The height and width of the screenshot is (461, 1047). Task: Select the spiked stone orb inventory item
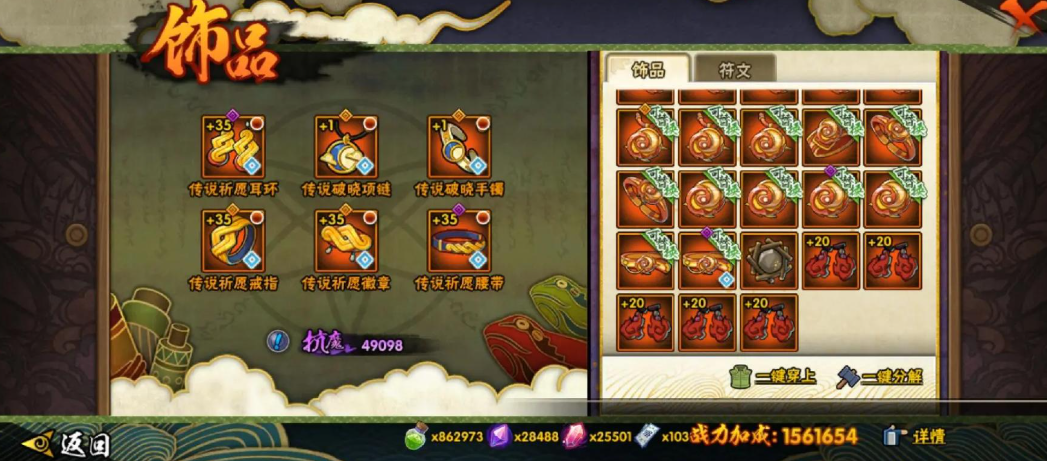coord(769,260)
